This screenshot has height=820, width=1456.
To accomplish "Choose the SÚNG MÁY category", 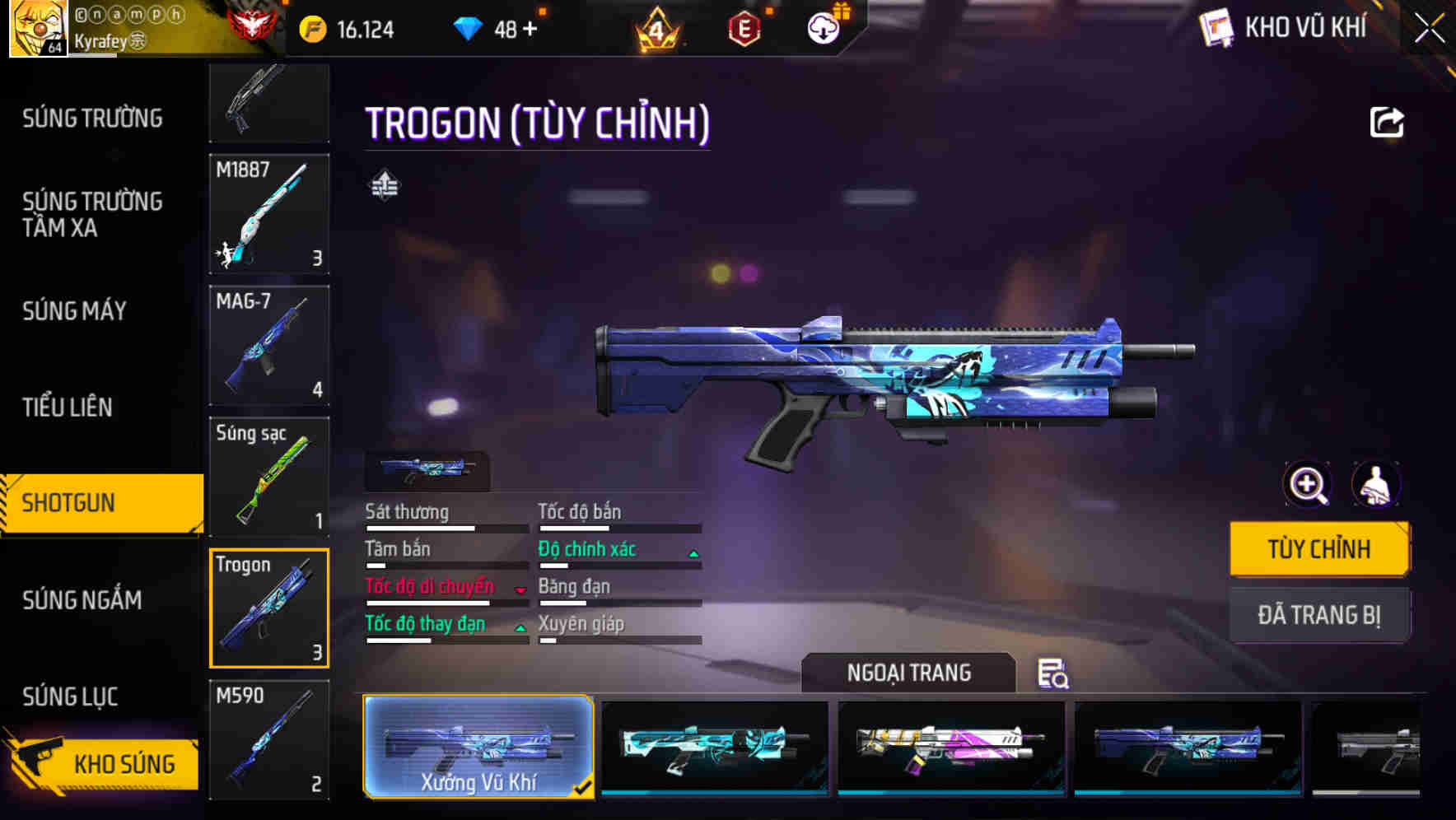I will point(74,311).
